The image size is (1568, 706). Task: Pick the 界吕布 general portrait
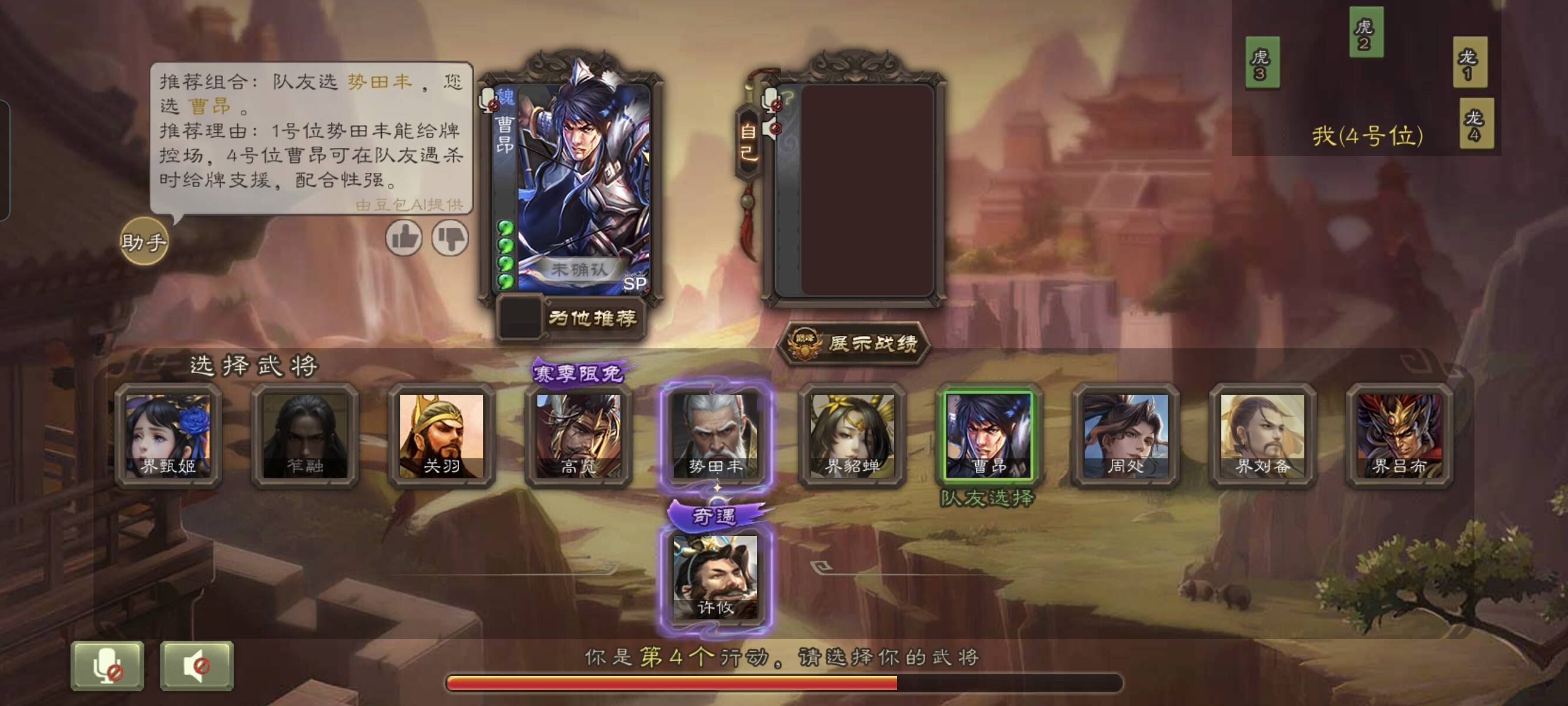click(1400, 435)
